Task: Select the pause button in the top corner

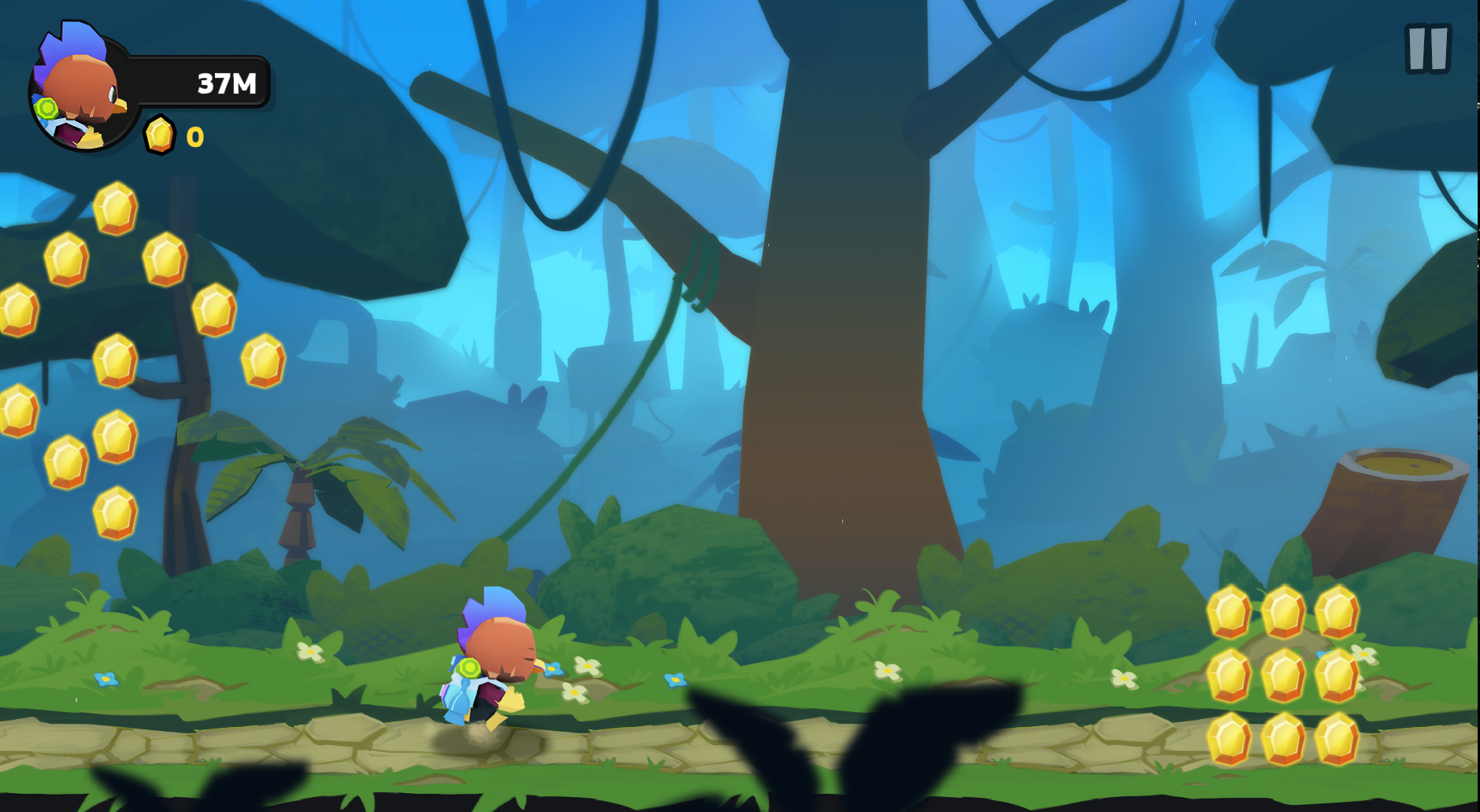Action: coord(1428,49)
